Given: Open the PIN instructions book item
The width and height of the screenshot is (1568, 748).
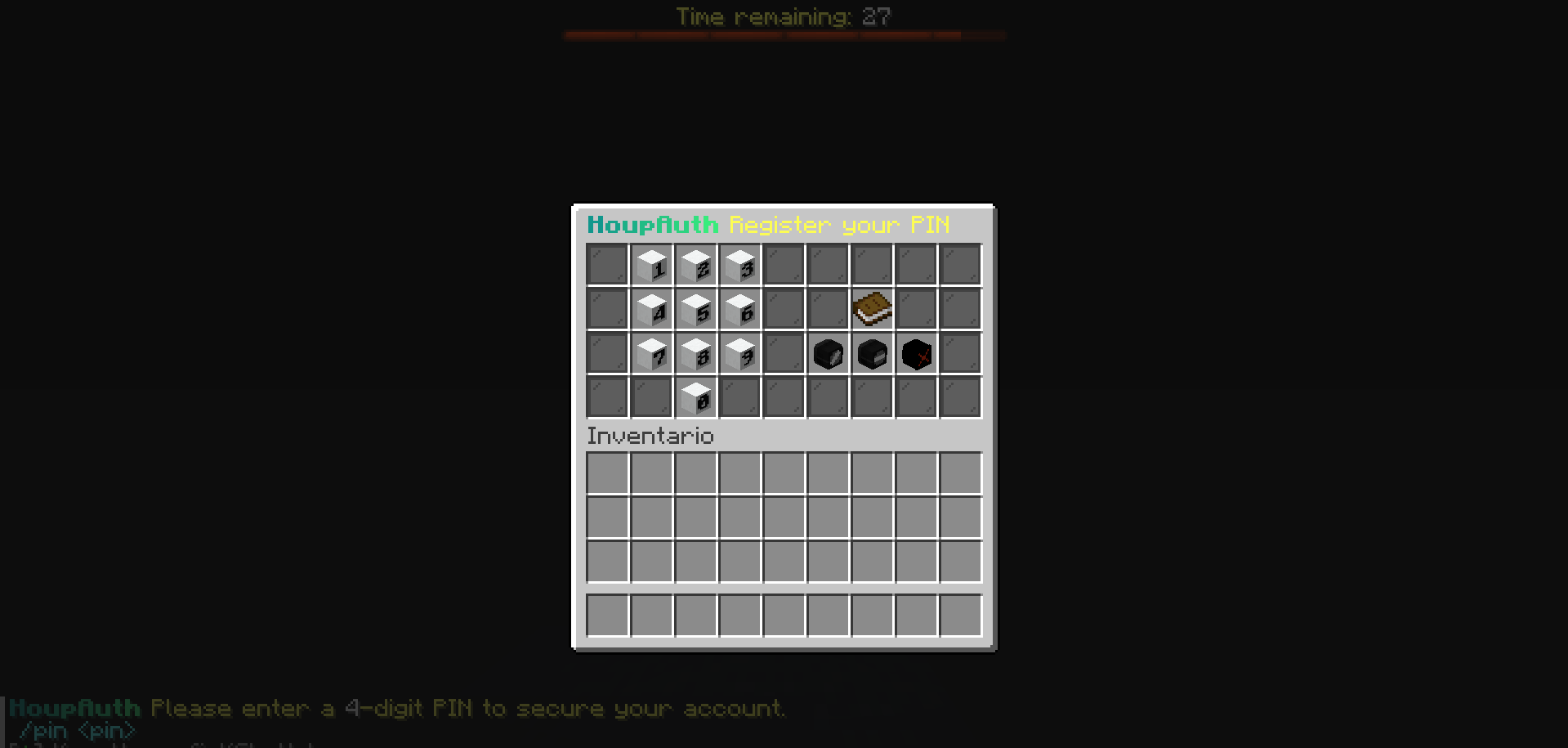Looking at the screenshot, I should (x=872, y=308).
